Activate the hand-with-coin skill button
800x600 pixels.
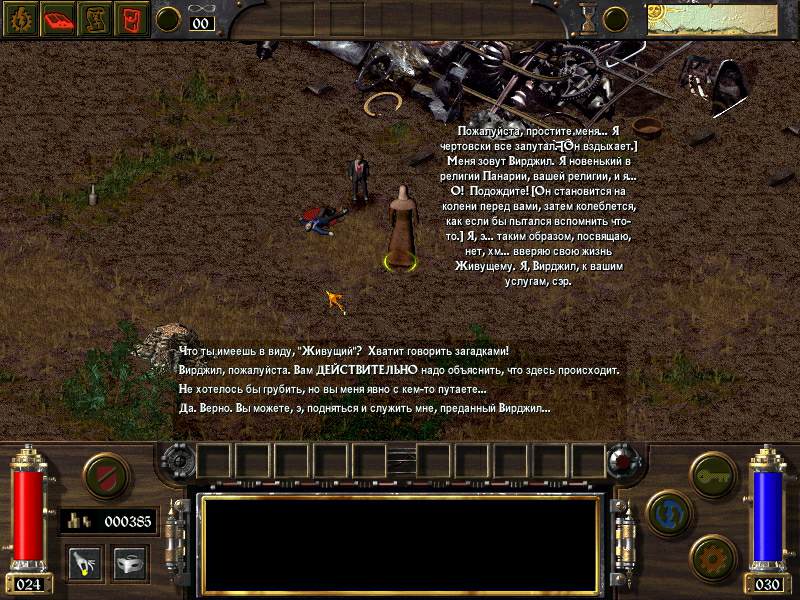[x=85, y=562]
